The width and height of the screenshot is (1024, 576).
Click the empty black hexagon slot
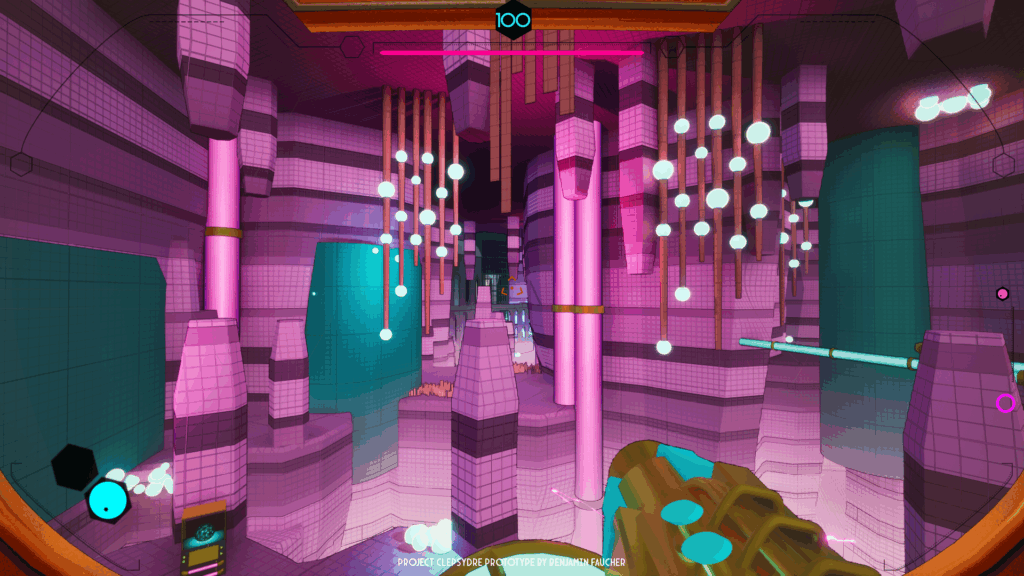(x=74, y=465)
